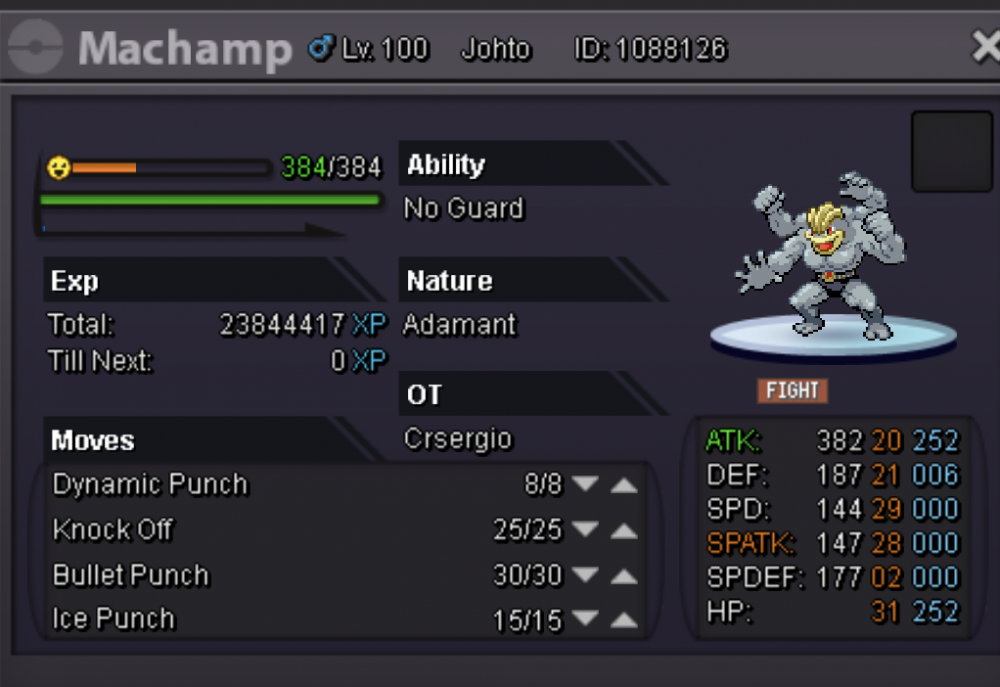Click the Pokeball icon beside Machamp's name
1000x687 pixels.
(35, 48)
